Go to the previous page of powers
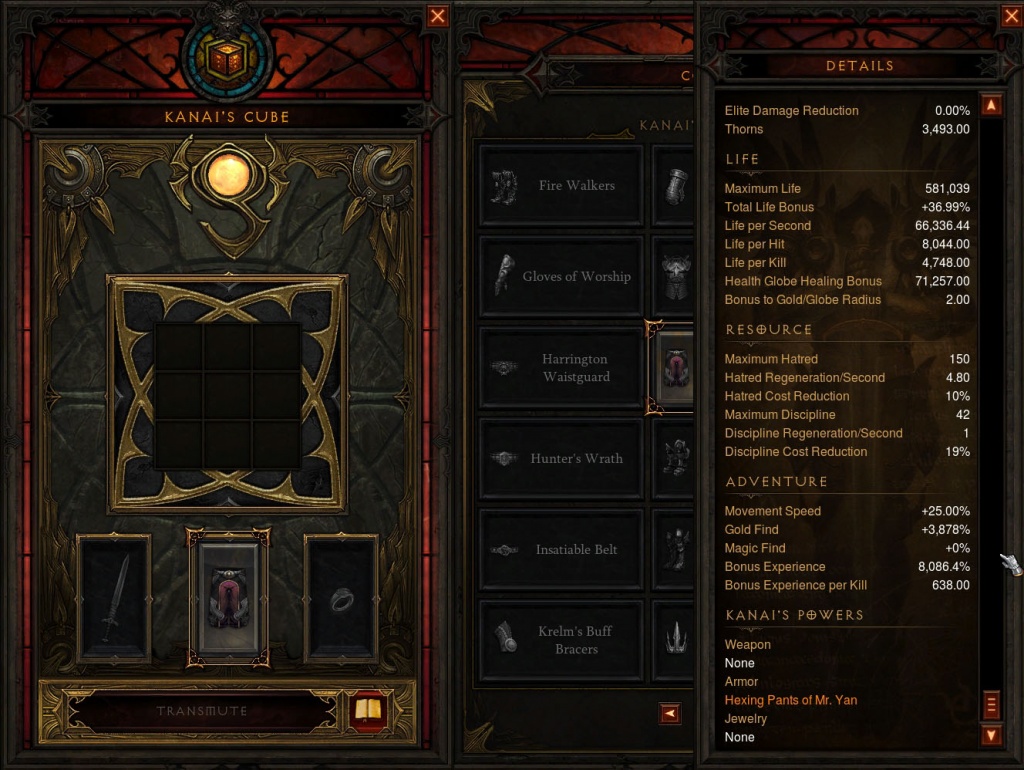 coord(670,713)
